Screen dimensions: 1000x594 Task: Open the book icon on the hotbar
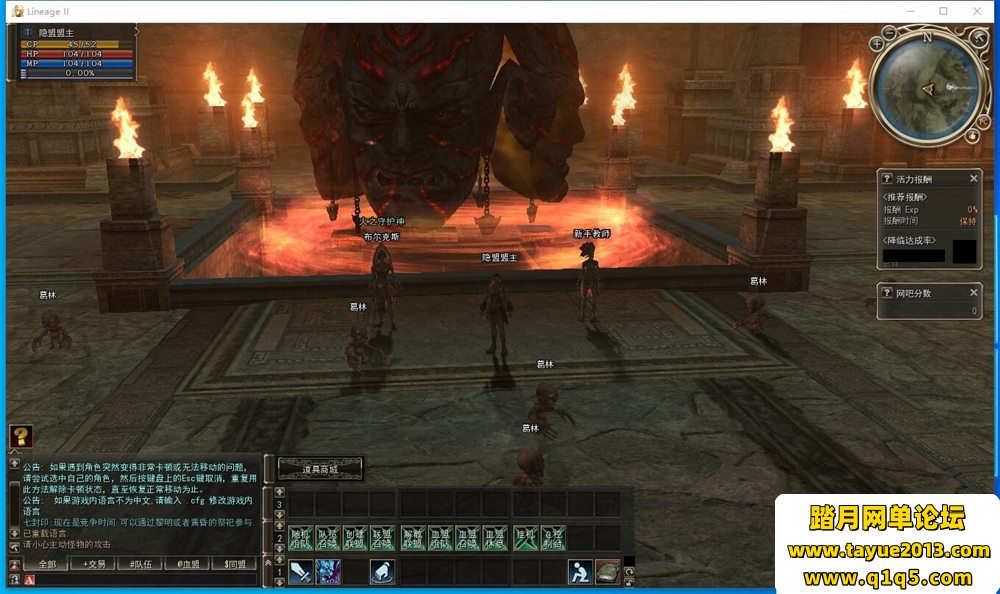tap(607, 571)
